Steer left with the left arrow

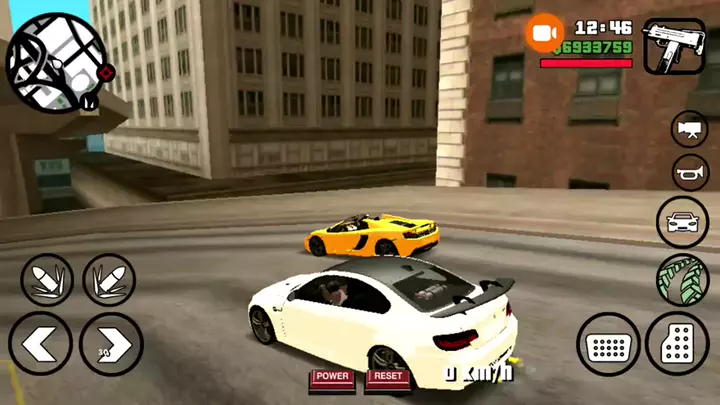[x=40, y=343]
